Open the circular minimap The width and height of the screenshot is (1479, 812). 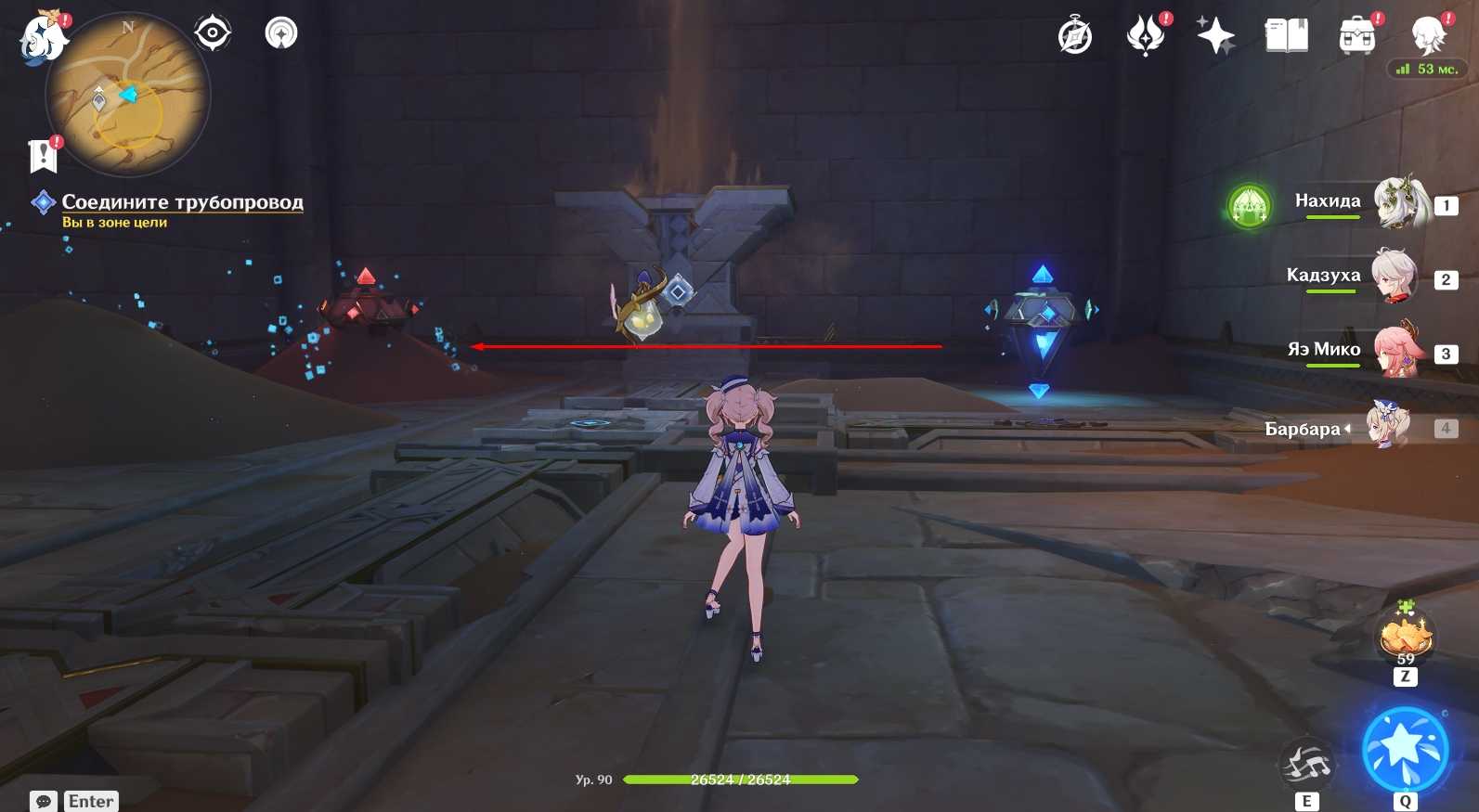pyautogui.click(x=128, y=95)
